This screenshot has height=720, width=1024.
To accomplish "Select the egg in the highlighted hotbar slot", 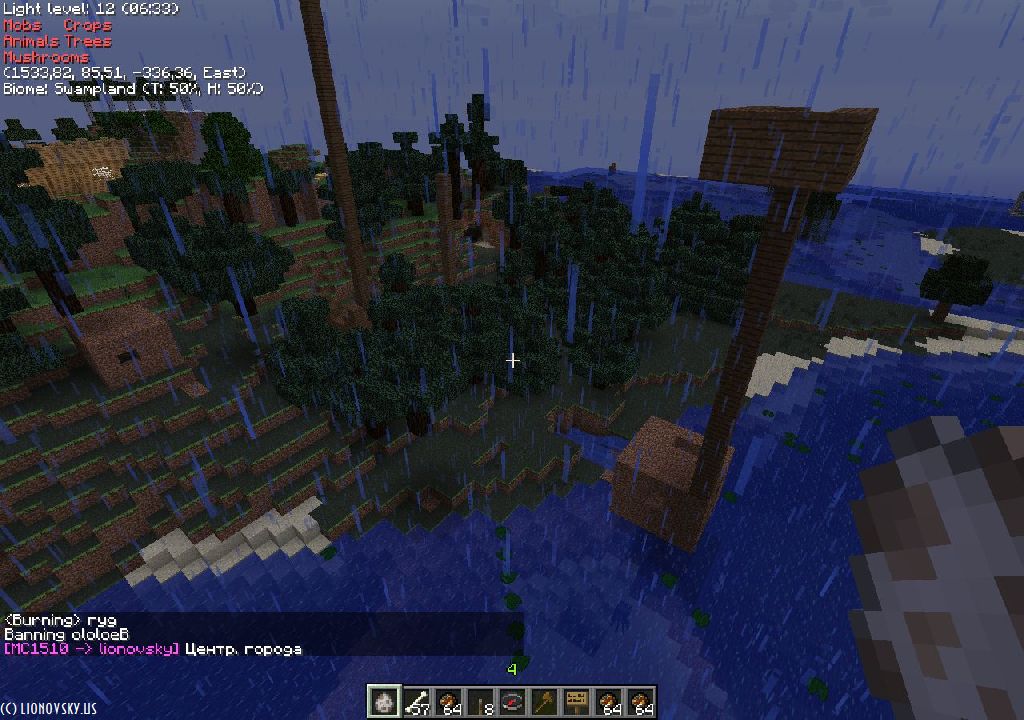I will [x=384, y=702].
